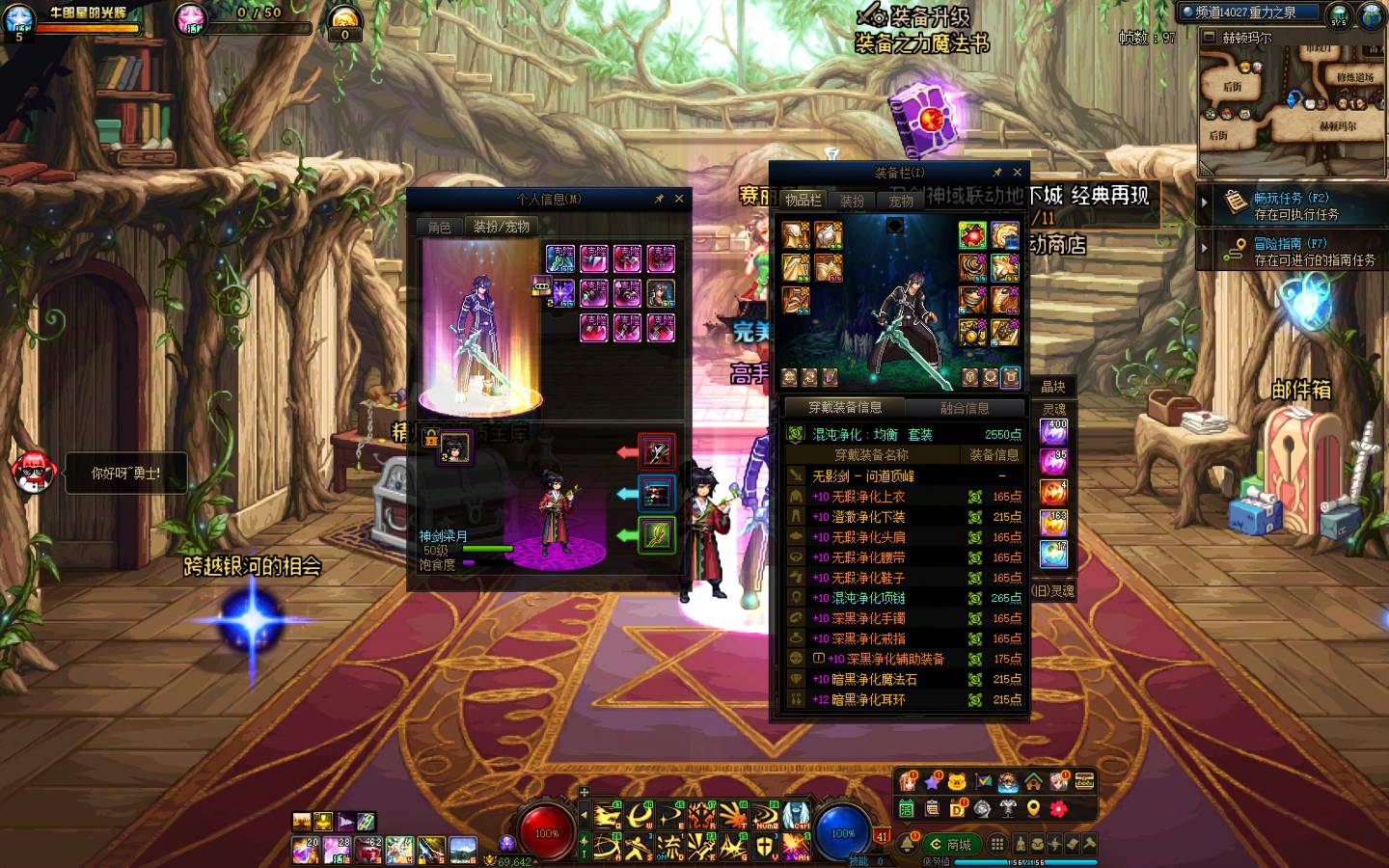The width and height of the screenshot is (1389, 868).
Task: Open the 融合信息 fusion info tab
Action: coord(965,408)
